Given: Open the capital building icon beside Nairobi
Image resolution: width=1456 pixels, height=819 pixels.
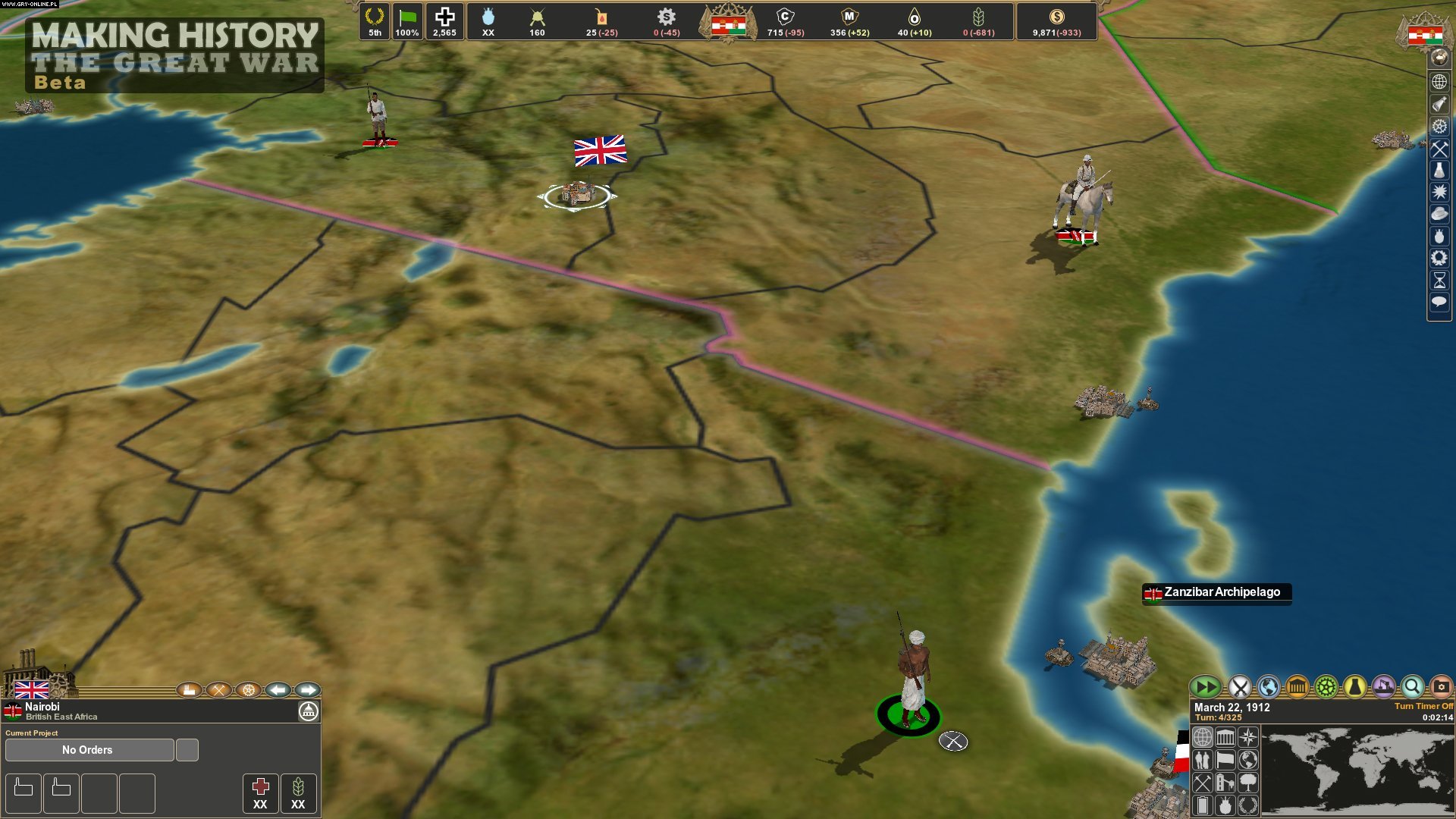Looking at the screenshot, I should 309,711.
